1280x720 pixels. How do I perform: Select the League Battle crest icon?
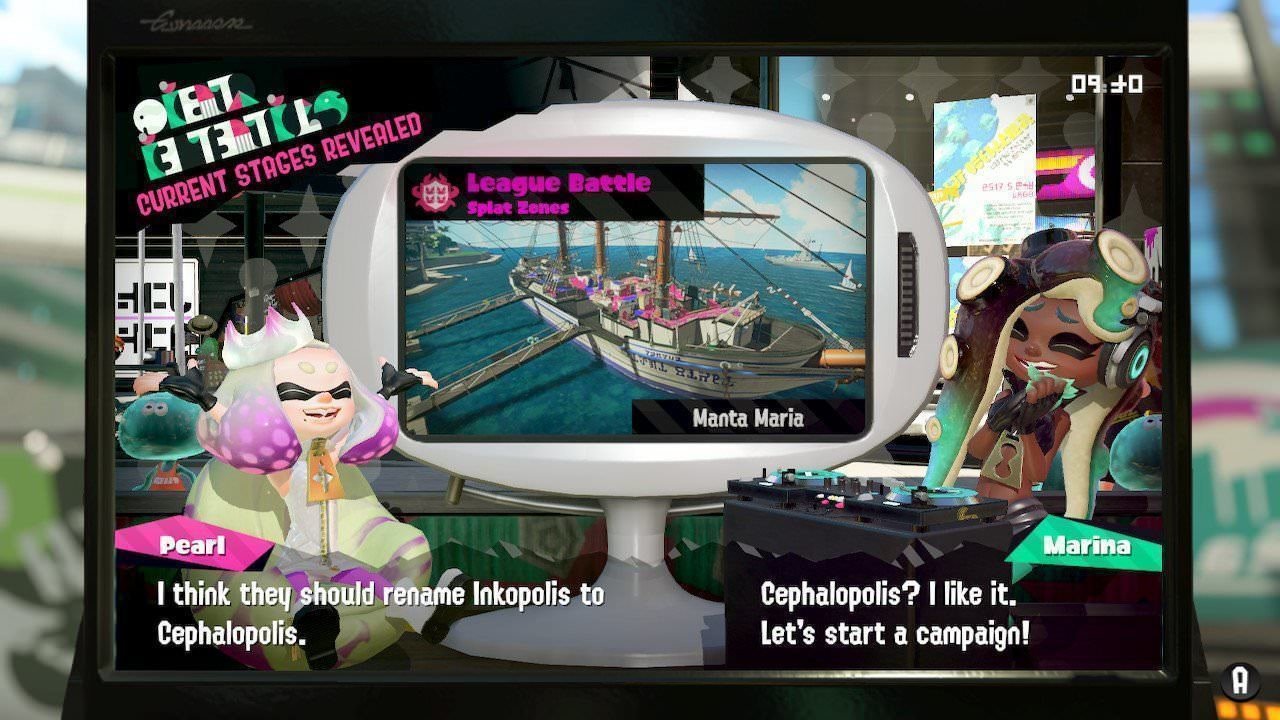pyautogui.click(x=437, y=193)
